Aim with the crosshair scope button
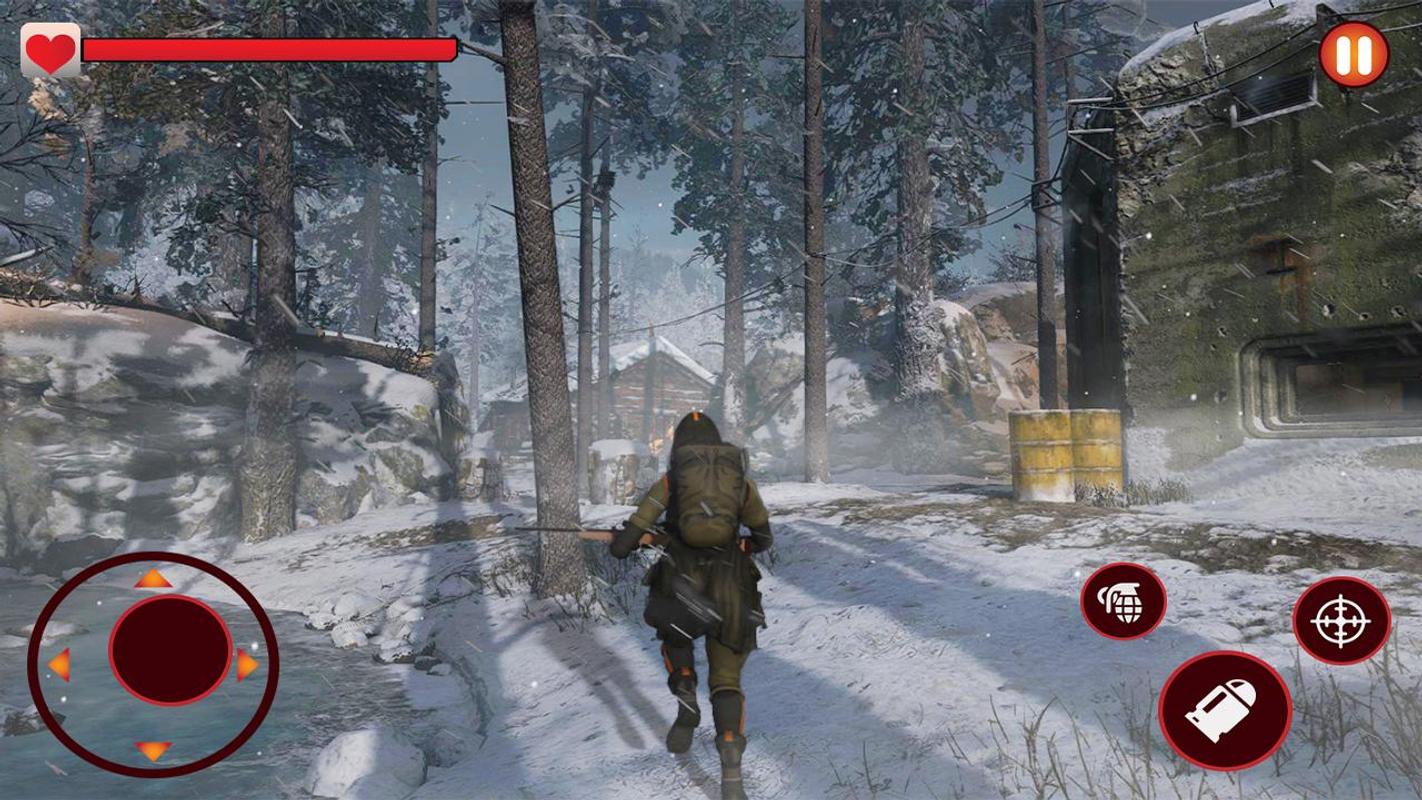This screenshot has height=800, width=1422. (1341, 620)
